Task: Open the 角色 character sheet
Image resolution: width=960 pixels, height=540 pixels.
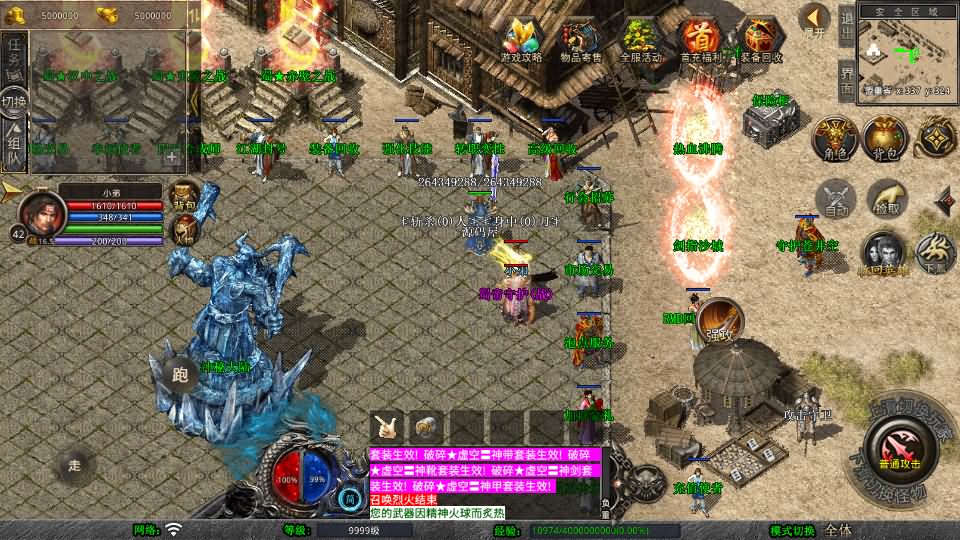Action: pos(834,139)
